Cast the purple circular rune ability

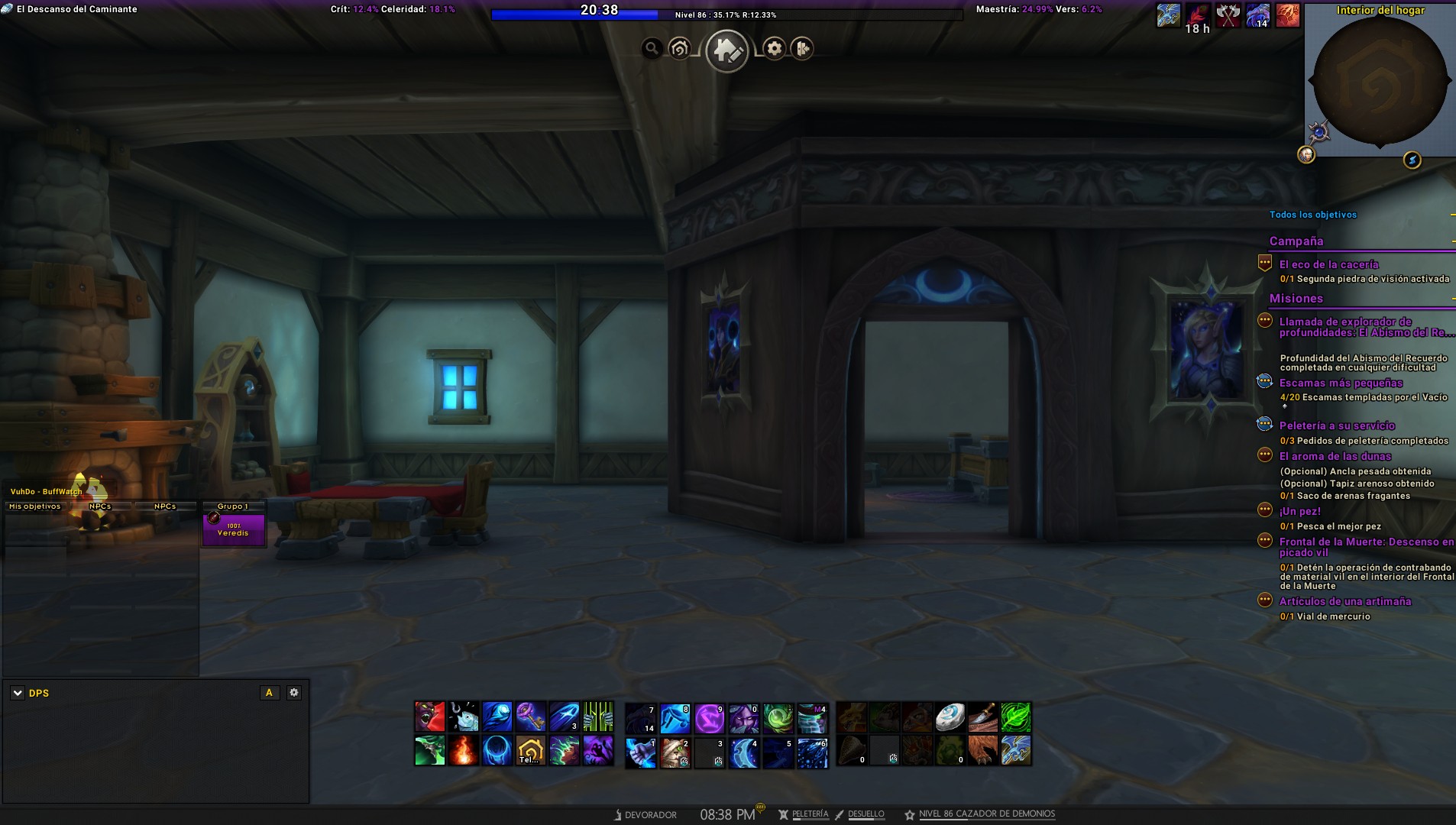[709, 718]
